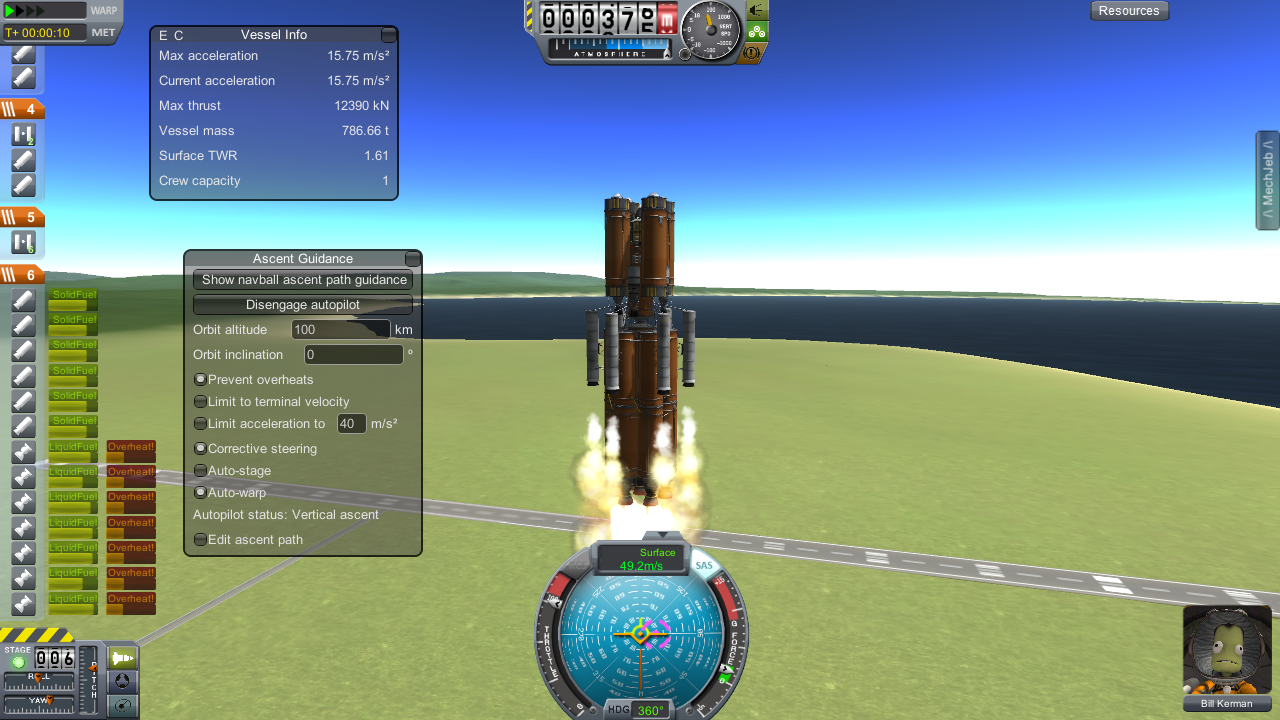1280x720 pixels.
Task: Click Bill Kerman's crew portrait
Action: pyautogui.click(x=1227, y=650)
